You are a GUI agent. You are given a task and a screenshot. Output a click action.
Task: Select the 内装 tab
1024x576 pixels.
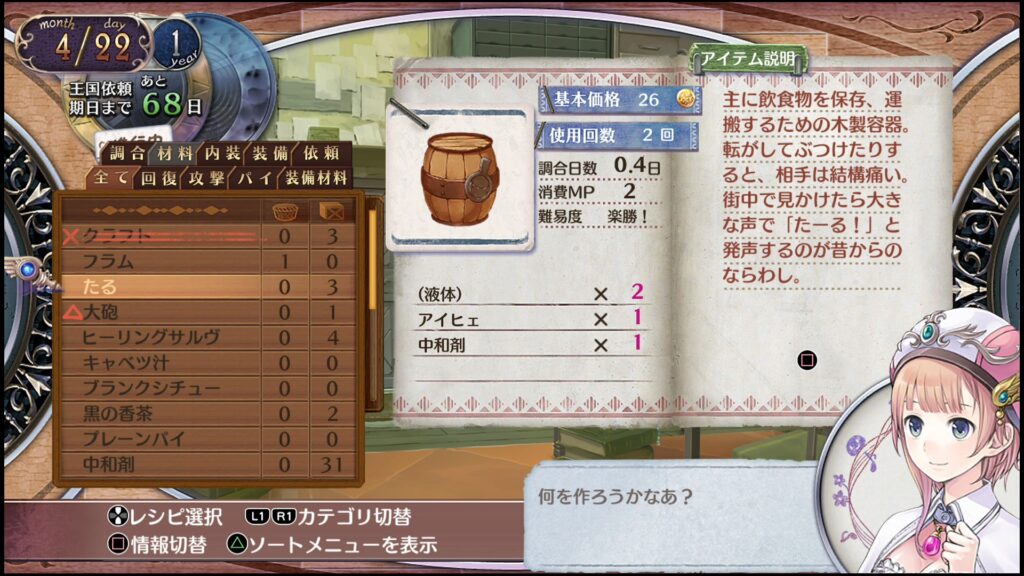coord(224,154)
